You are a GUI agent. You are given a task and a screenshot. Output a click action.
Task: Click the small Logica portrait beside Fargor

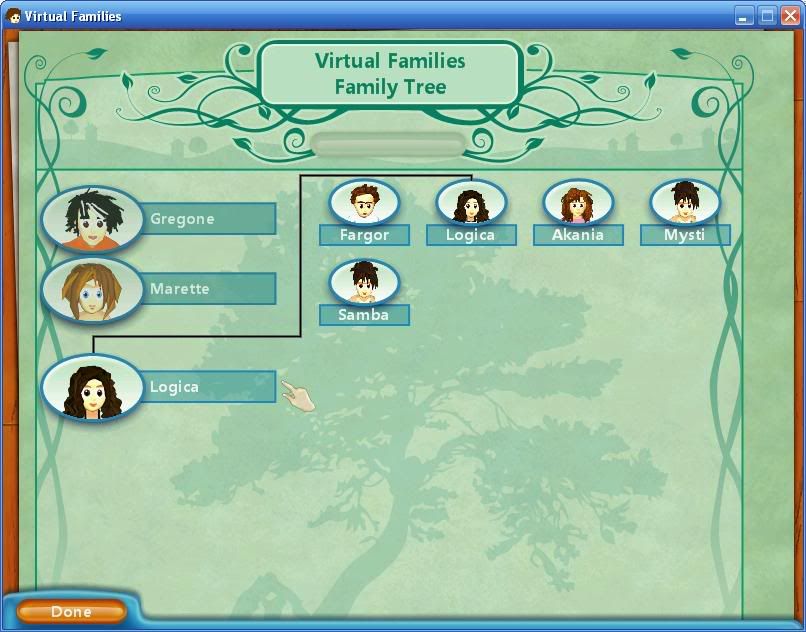click(x=471, y=203)
